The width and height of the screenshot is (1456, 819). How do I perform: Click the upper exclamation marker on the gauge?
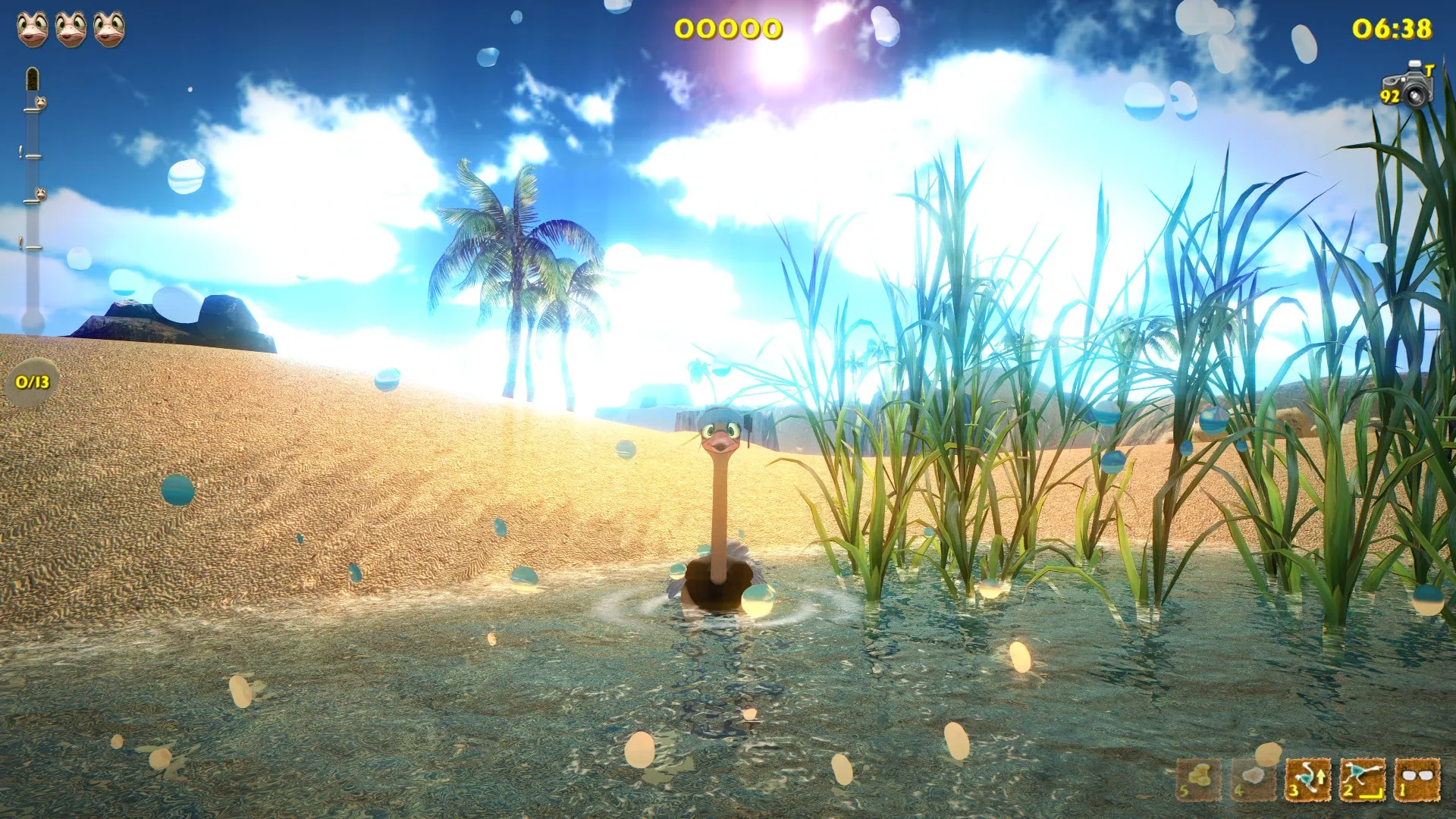click(21, 150)
